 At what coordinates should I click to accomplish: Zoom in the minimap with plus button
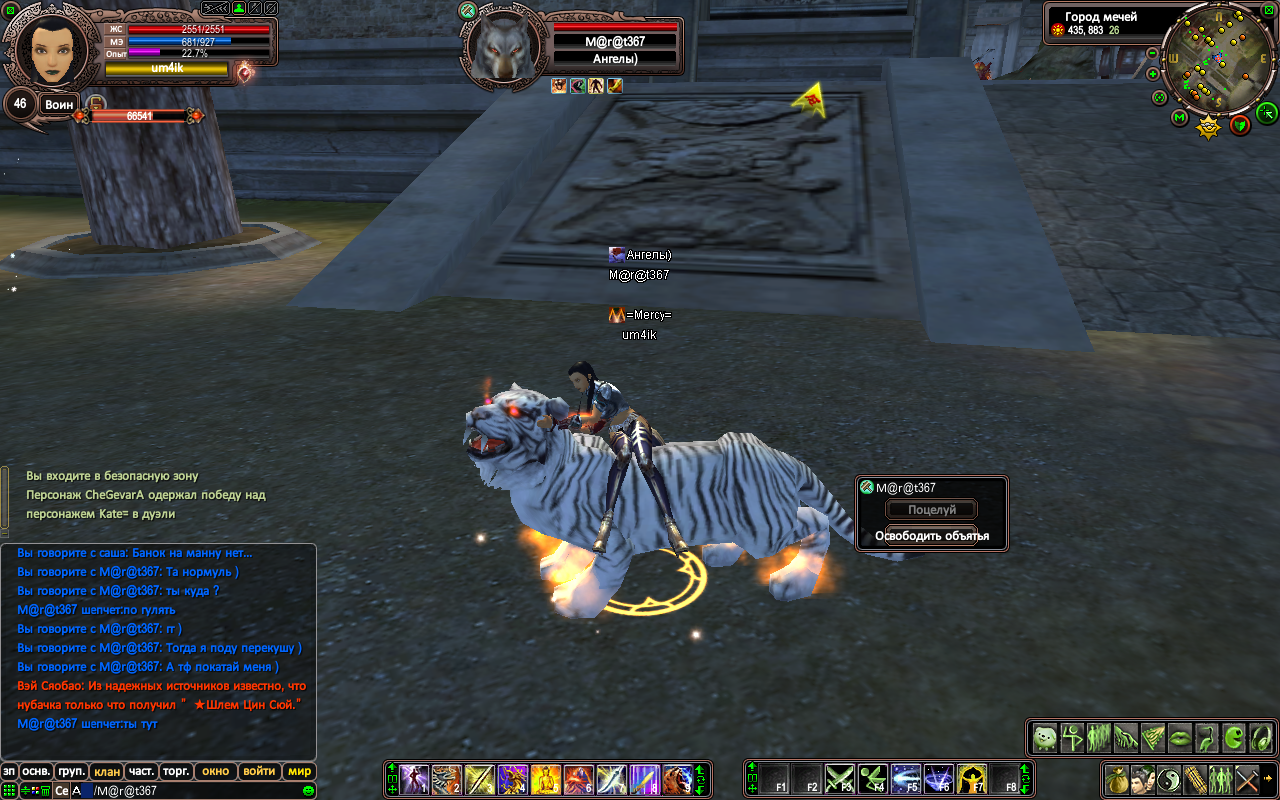1153,74
